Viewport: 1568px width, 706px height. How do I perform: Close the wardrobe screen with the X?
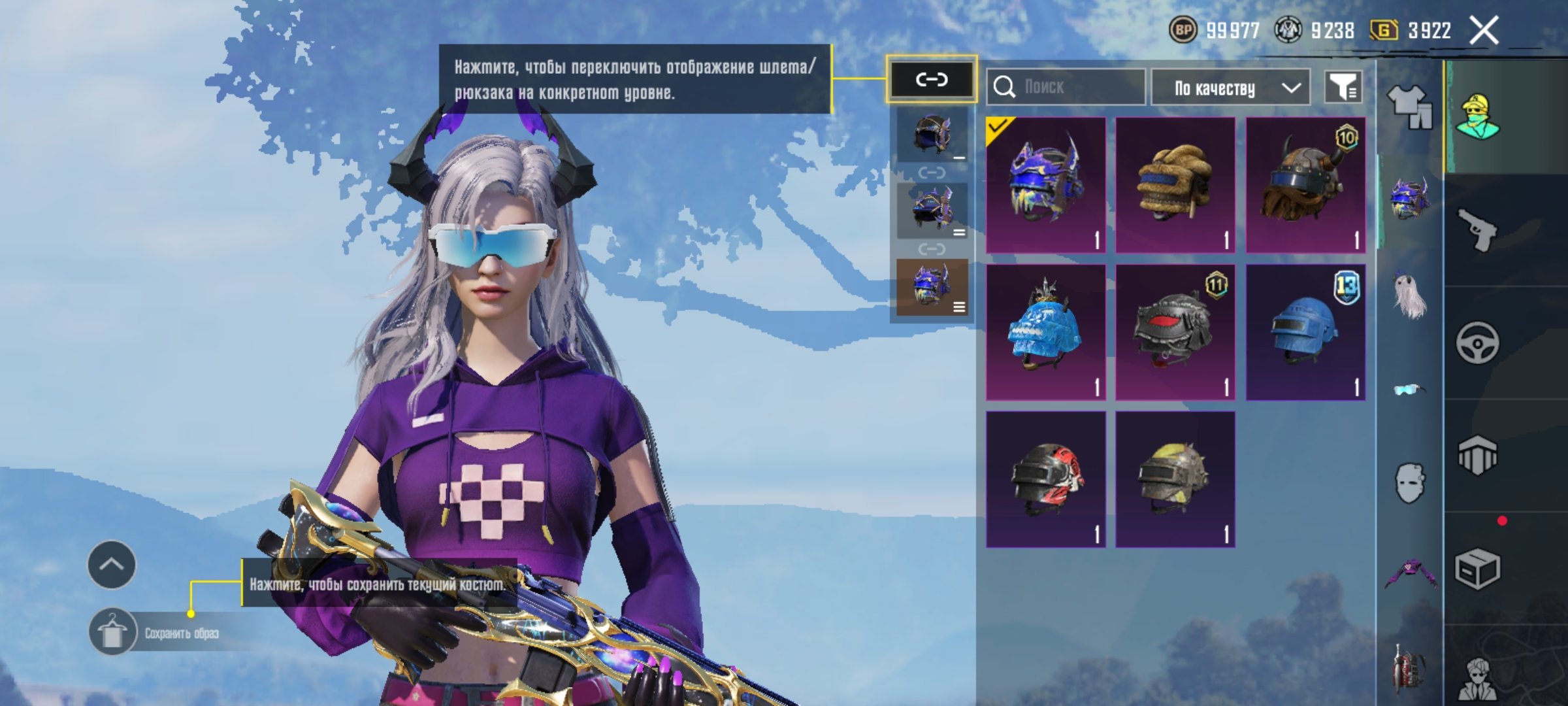pos(1483,31)
